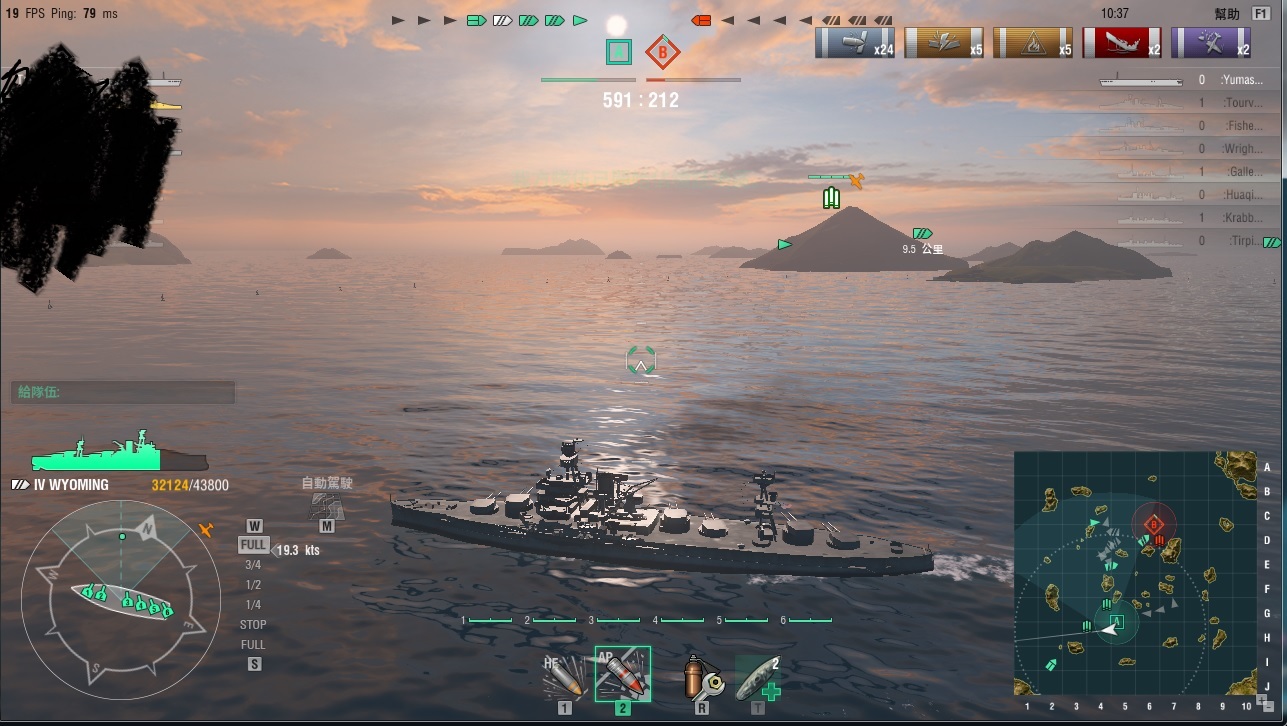The width and height of the screenshot is (1287, 726).
Task: Set engine throttle to 3/4 speed
Action: pyautogui.click(x=254, y=565)
